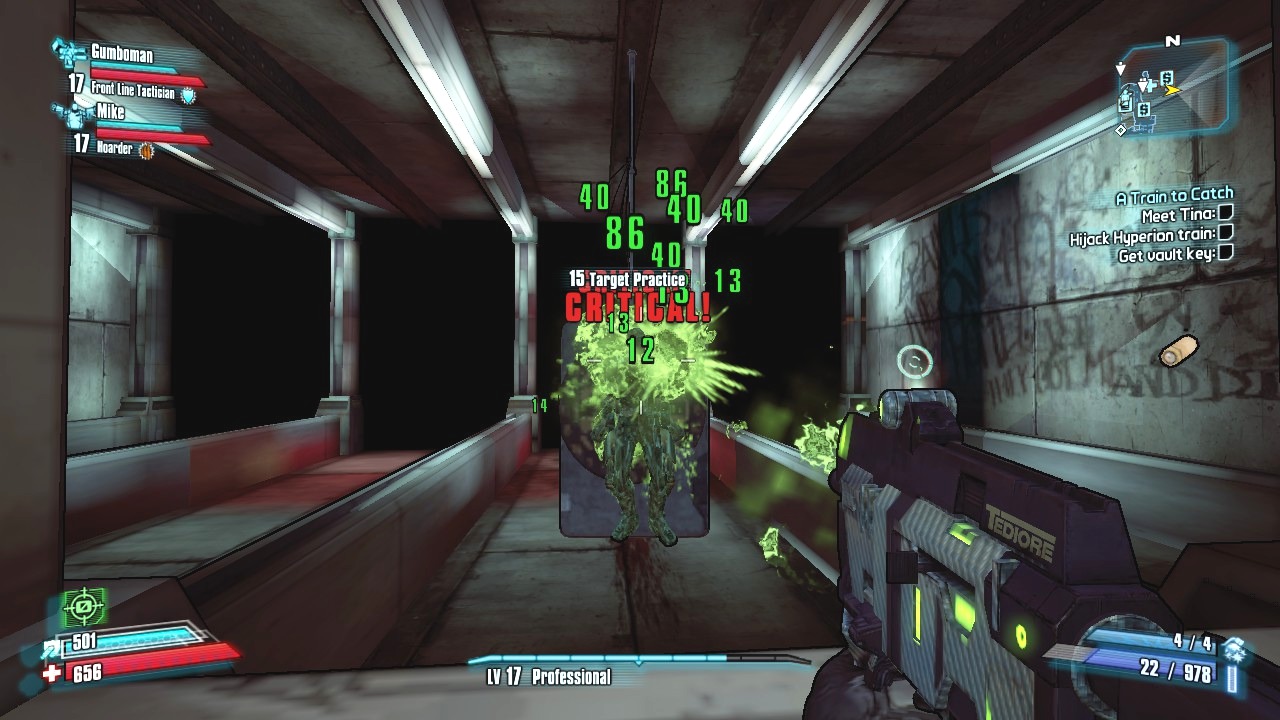Tick the Hijack Hyperion train objective checkbox
Image resolution: width=1280 pixels, height=720 pixels.
point(1226,233)
